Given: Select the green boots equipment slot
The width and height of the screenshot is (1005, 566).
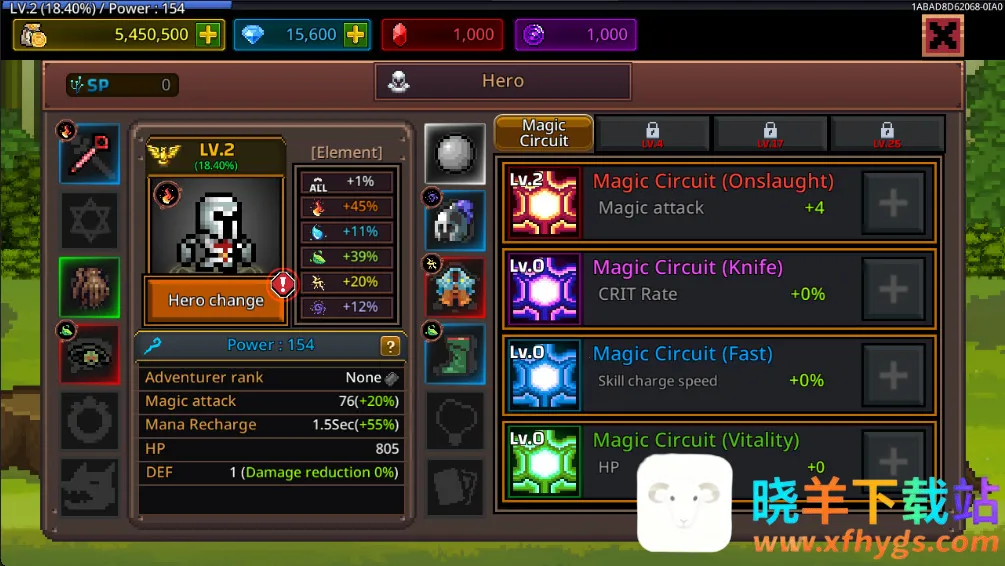Looking at the screenshot, I should pyautogui.click(x=455, y=353).
